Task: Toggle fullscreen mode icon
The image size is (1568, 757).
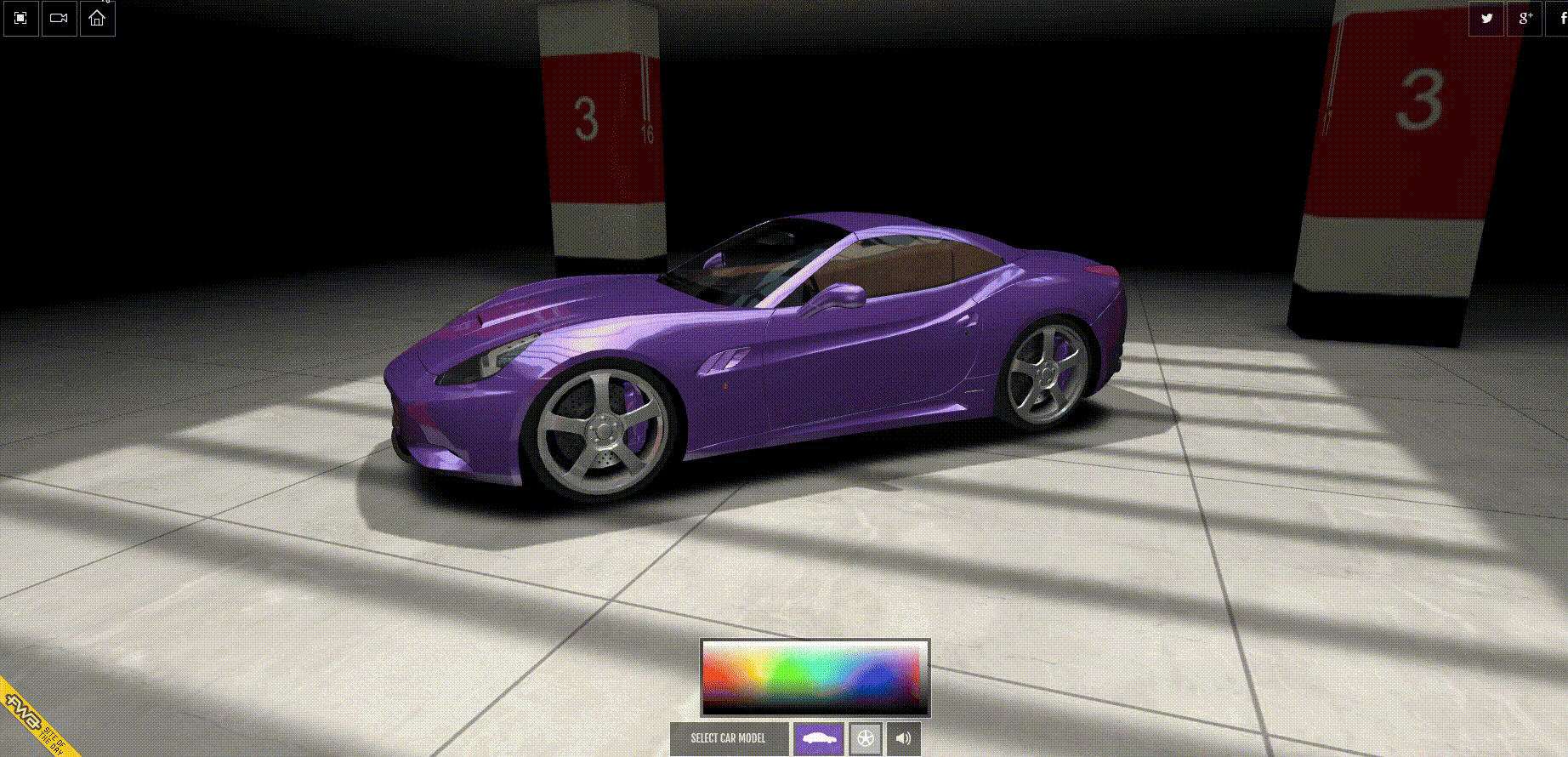Action: pyautogui.click(x=21, y=18)
